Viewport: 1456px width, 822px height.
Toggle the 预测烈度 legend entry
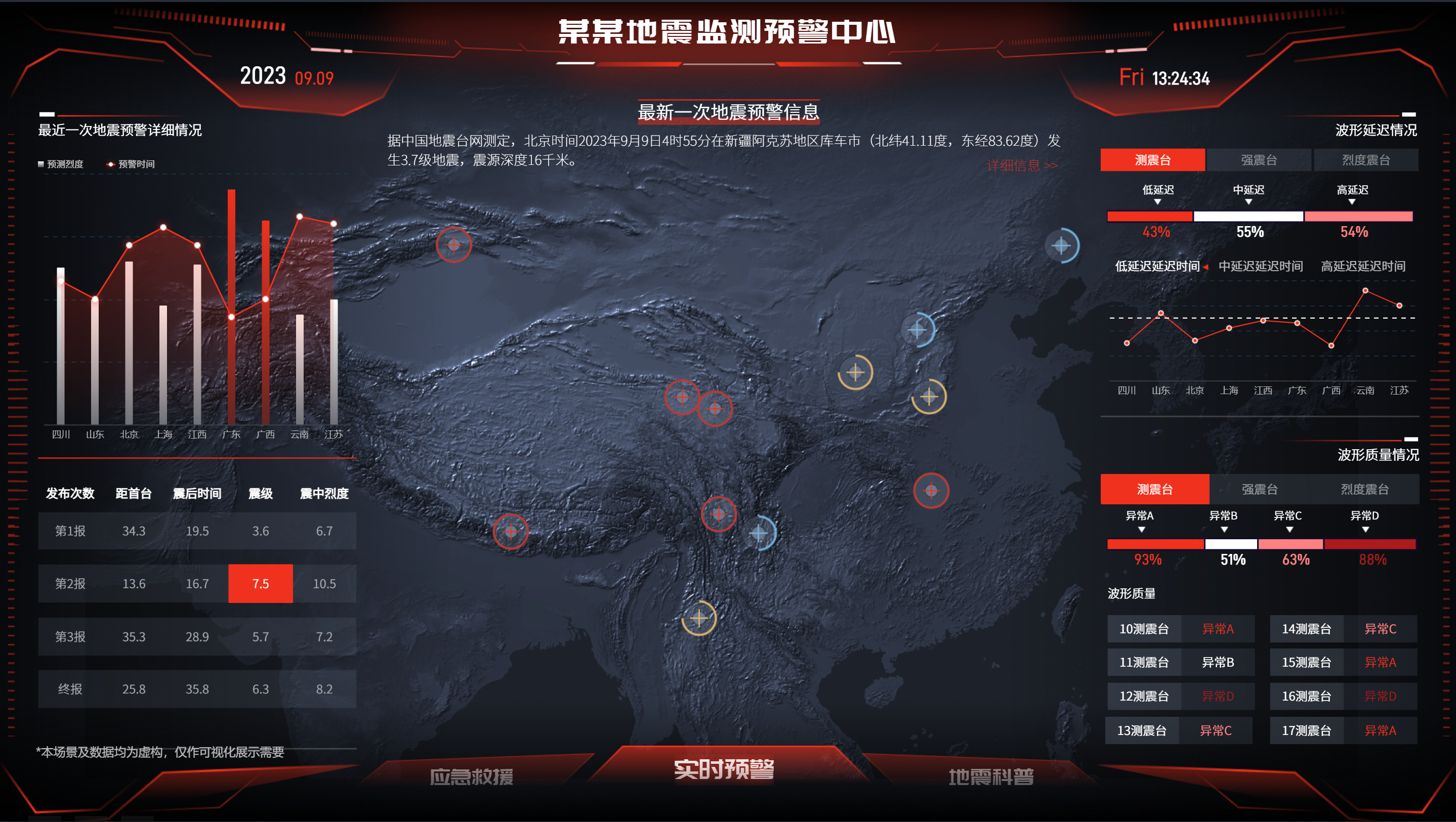tap(61, 164)
